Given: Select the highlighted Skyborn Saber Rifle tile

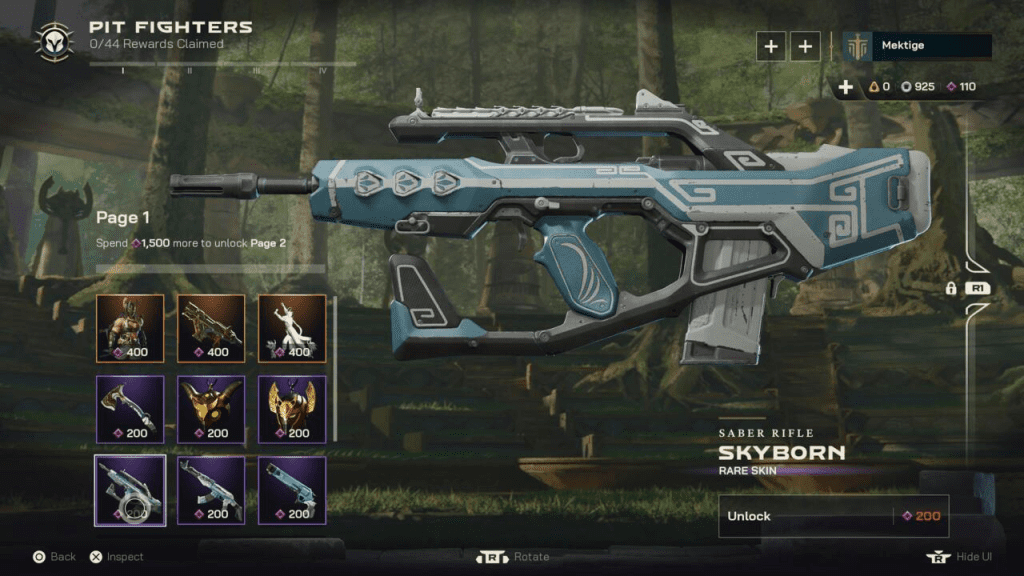Looking at the screenshot, I should [130, 490].
